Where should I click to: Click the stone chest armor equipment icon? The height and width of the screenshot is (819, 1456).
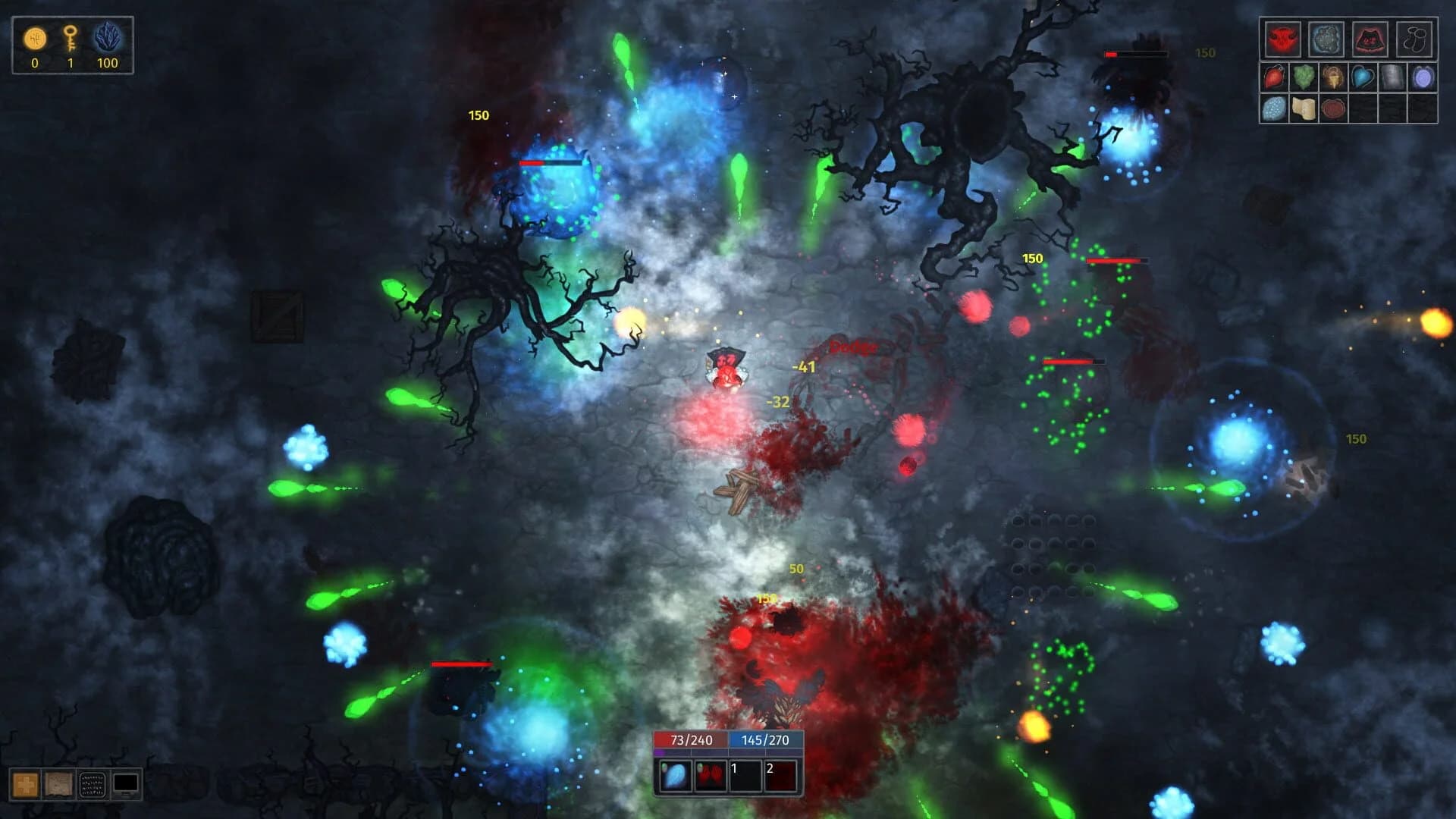(1327, 38)
